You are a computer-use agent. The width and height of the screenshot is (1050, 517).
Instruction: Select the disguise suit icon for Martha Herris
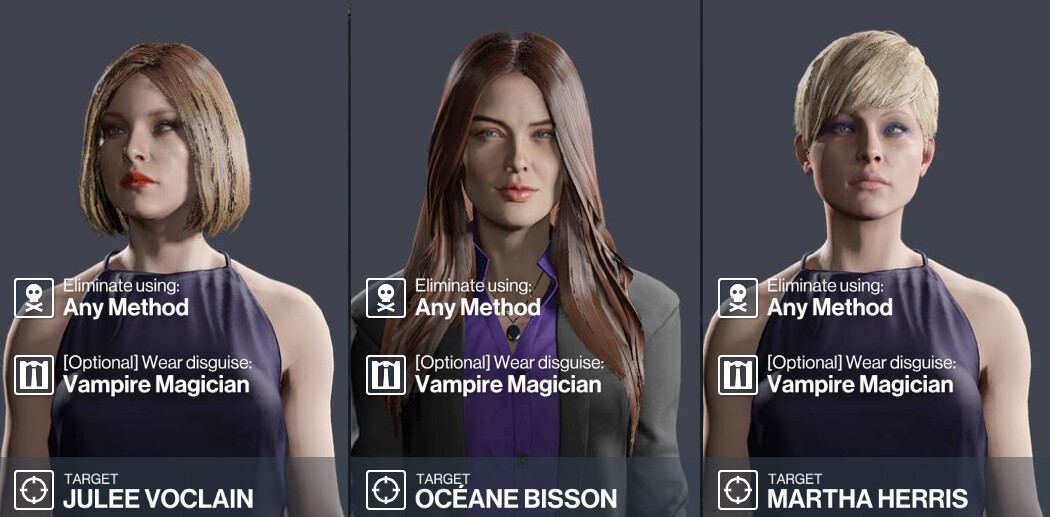[x=737, y=375]
